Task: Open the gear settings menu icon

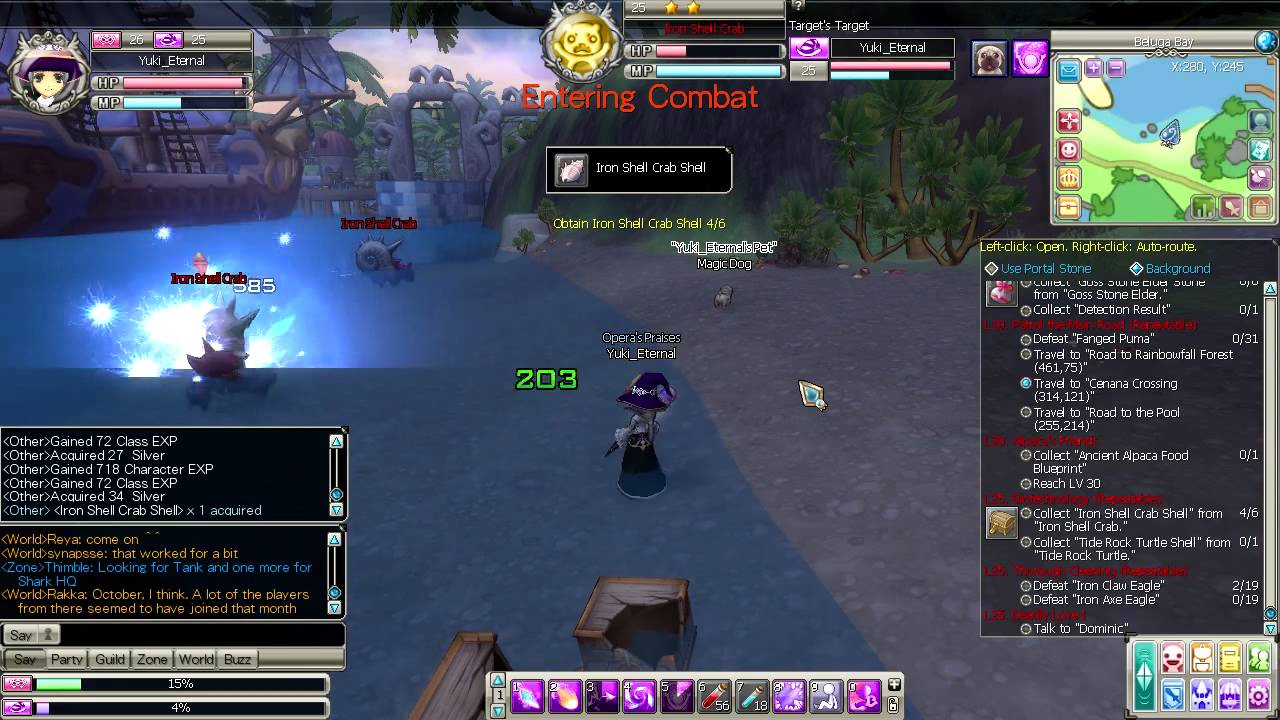Action: 1259,694
